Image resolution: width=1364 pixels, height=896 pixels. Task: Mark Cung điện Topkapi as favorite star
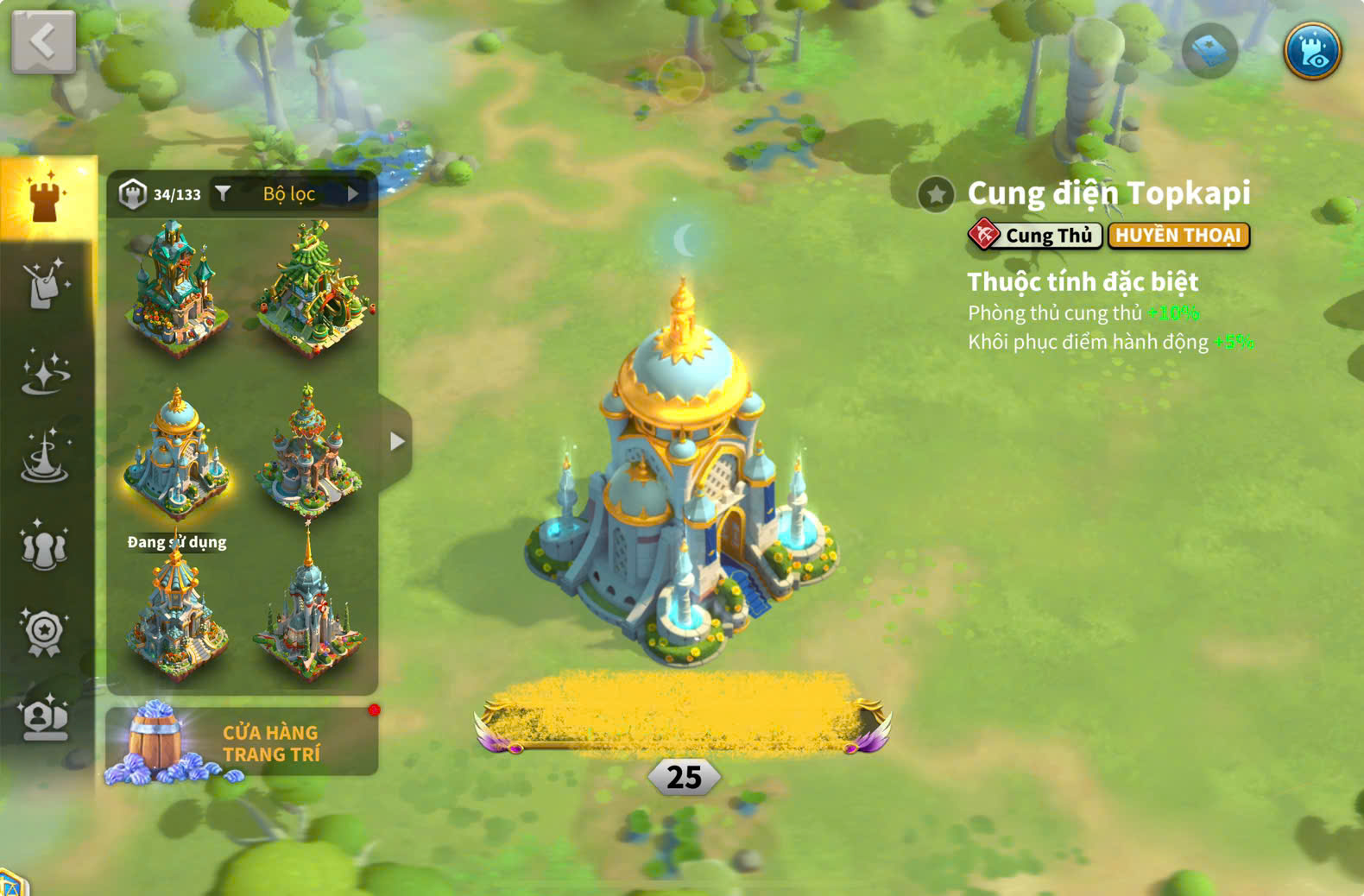(936, 194)
